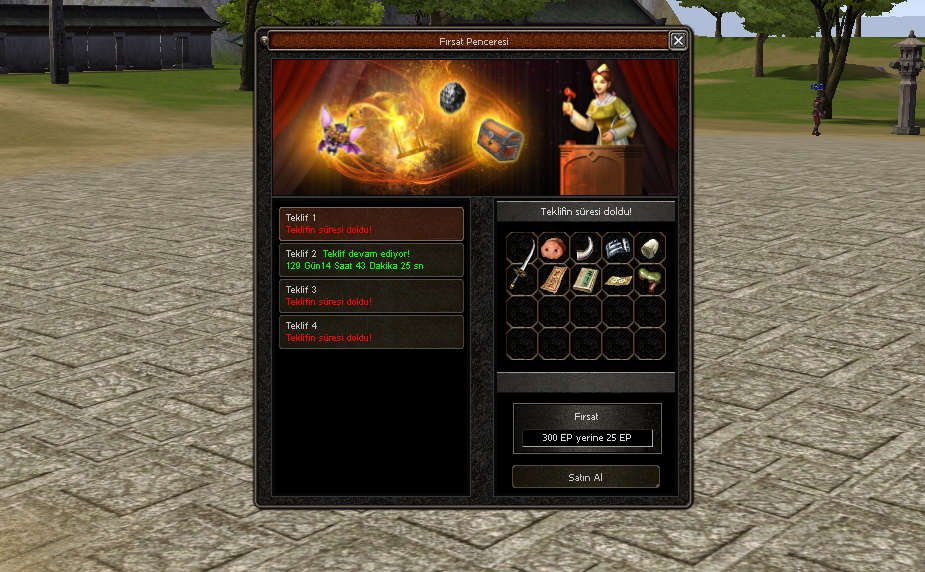Pick the blue striped cloth item

click(618, 248)
